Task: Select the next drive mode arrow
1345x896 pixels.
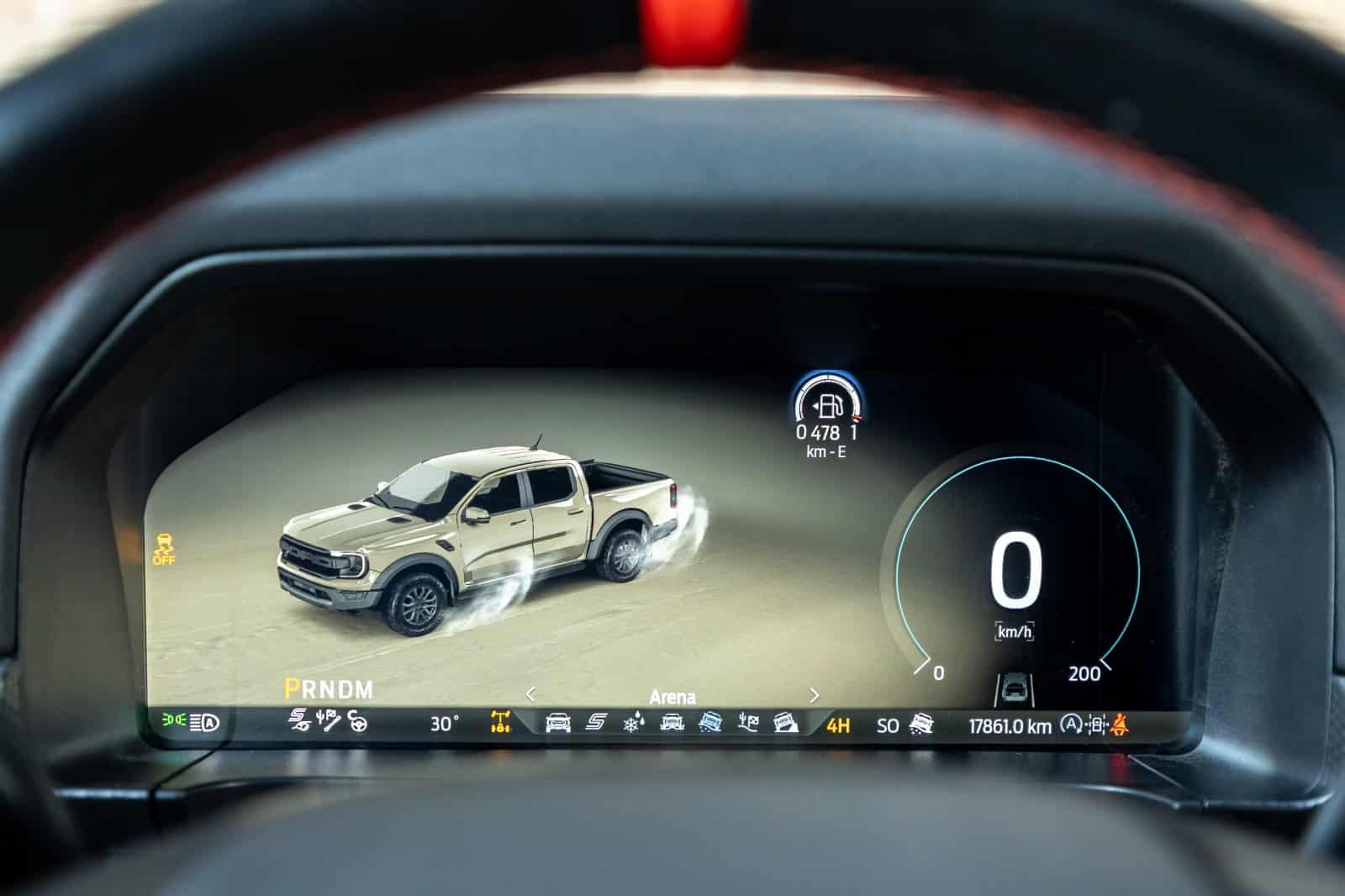Action: click(814, 695)
